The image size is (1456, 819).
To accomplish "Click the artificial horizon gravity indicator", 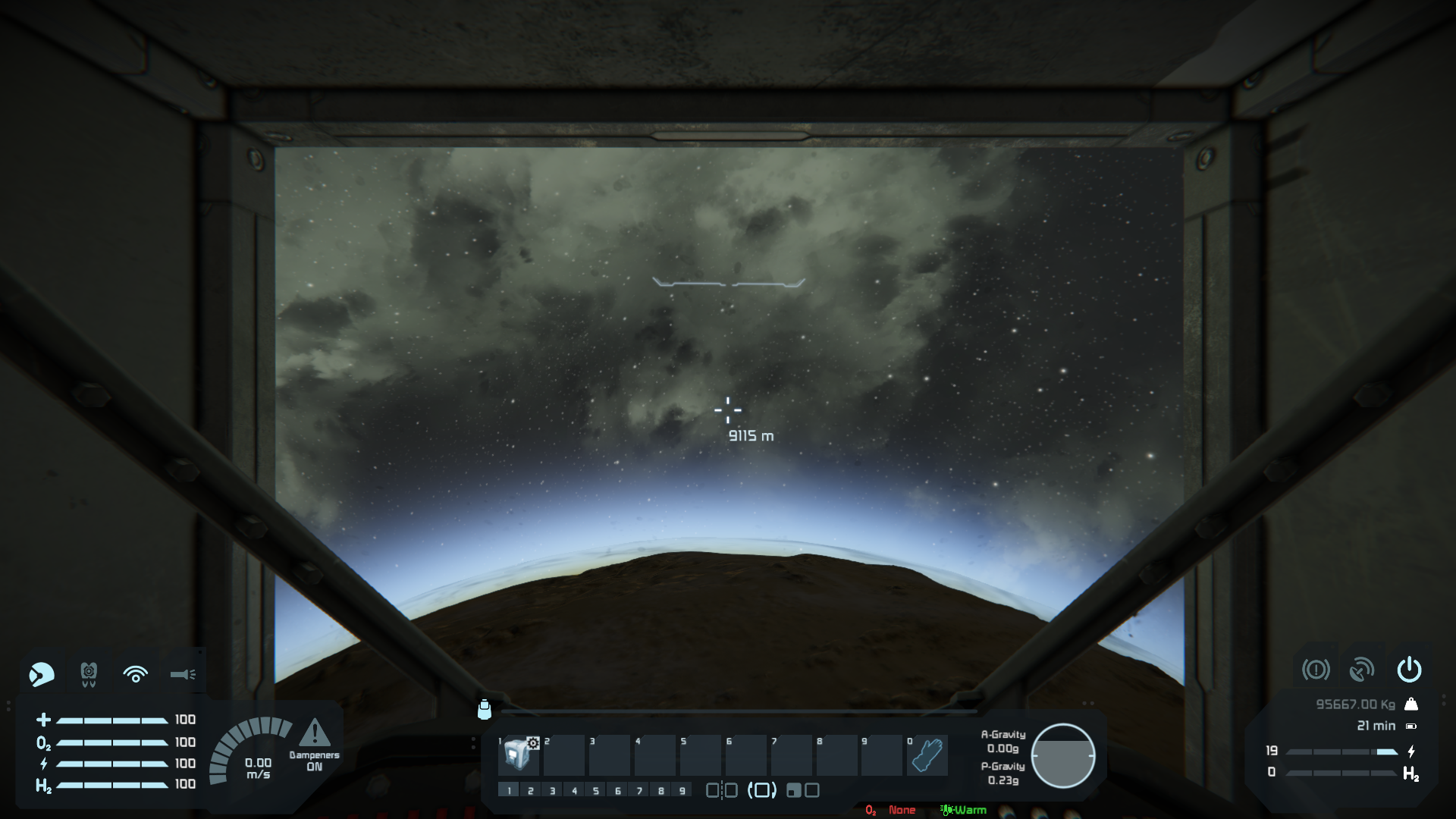I will point(1062,755).
